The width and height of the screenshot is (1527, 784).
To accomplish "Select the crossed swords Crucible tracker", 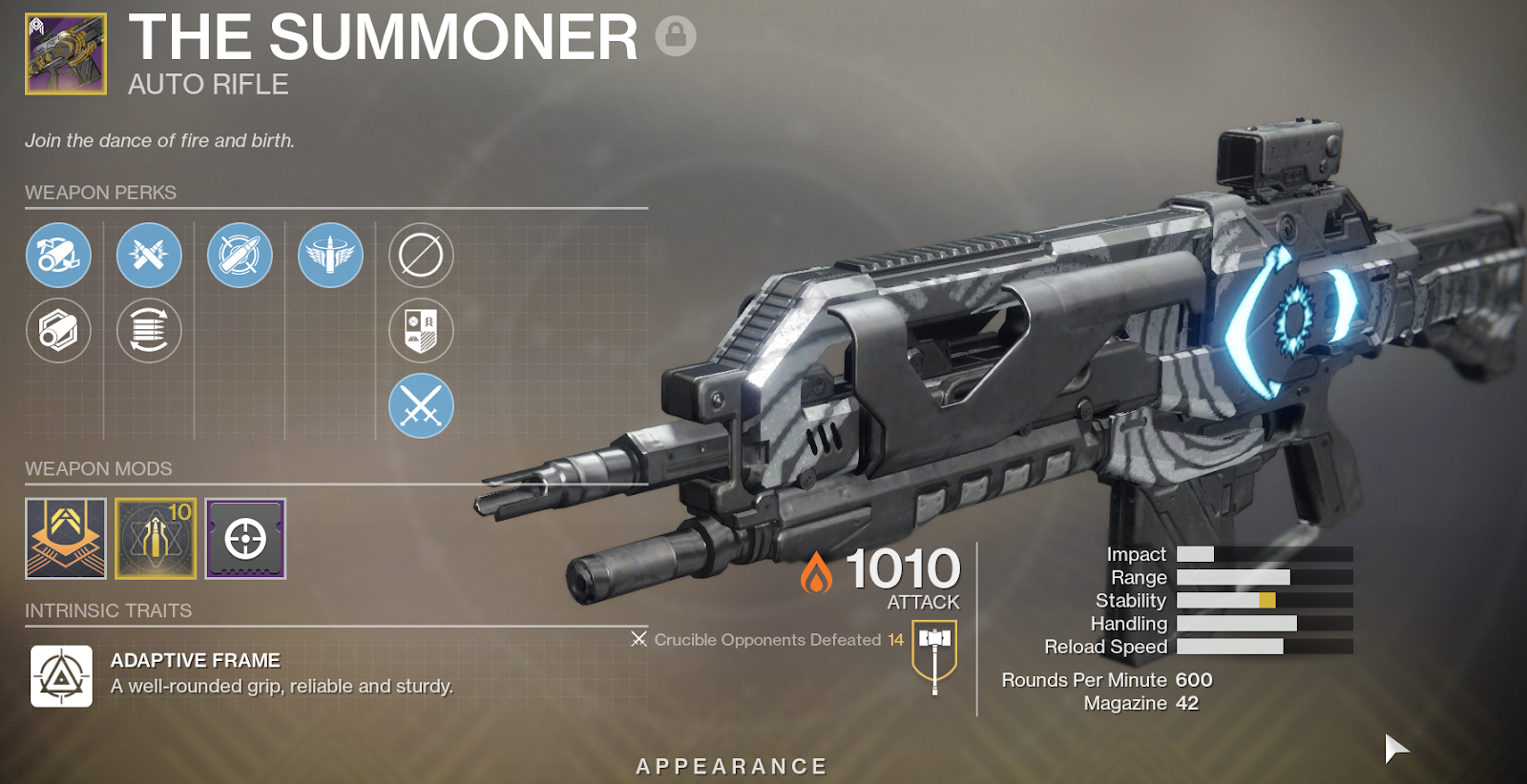I will pyautogui.click(x=421, y=406).
